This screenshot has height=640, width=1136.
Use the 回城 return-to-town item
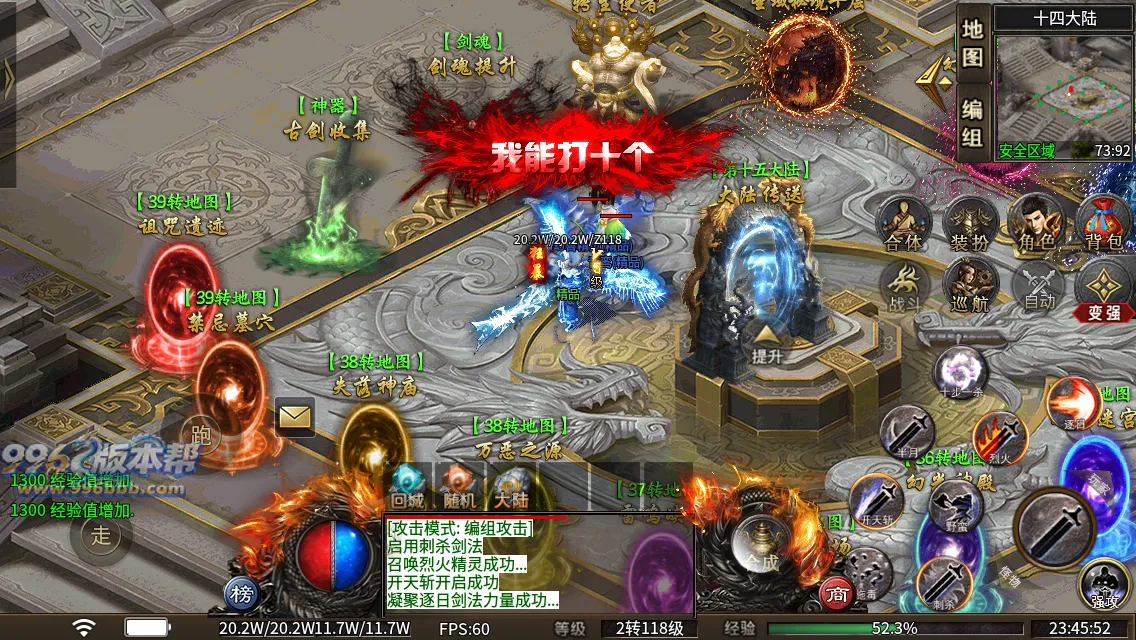pyautogui.click(x=408, y=486)
